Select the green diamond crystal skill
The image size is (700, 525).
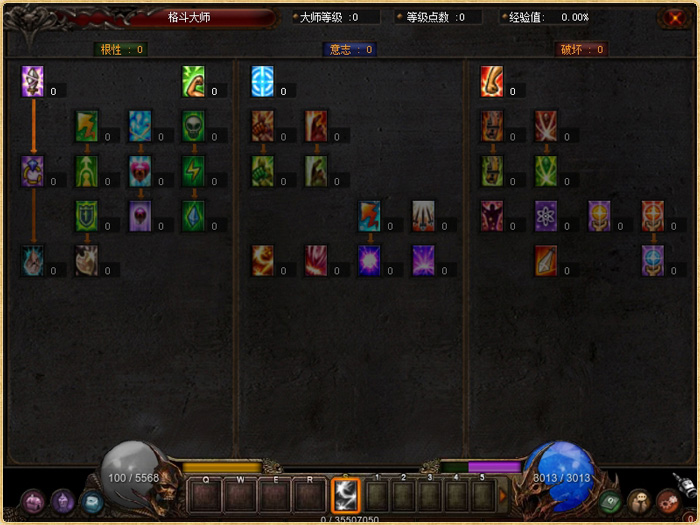coord(193,215)
